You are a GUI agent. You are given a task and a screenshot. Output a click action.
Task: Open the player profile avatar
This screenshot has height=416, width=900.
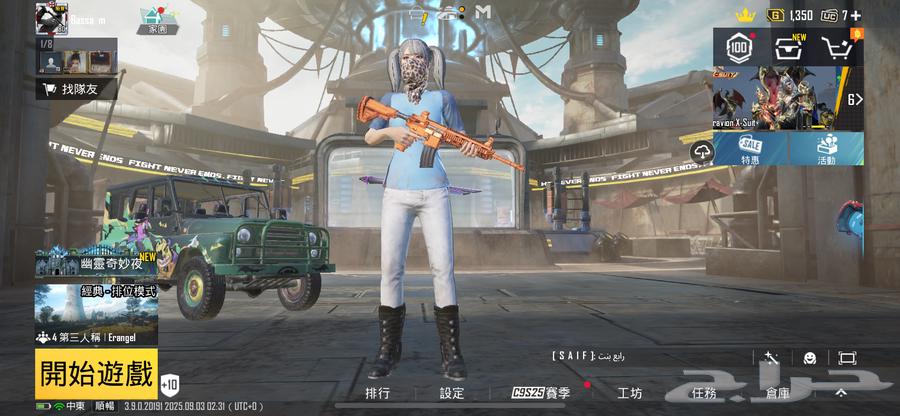51,17
